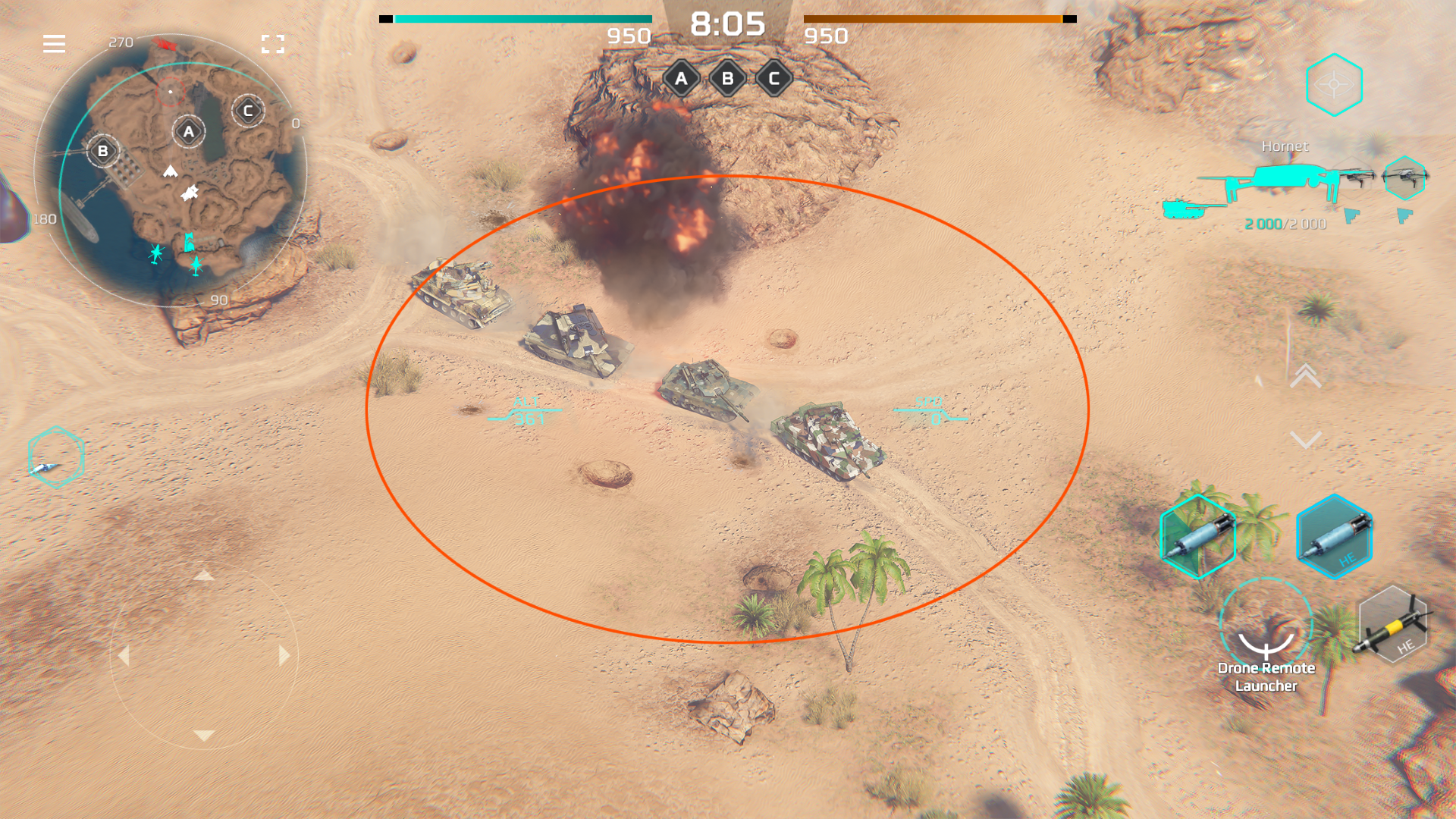The image size is (1456, 819).
Task: Tap the movement pad's down arrow
Action: tap(203, 736)
